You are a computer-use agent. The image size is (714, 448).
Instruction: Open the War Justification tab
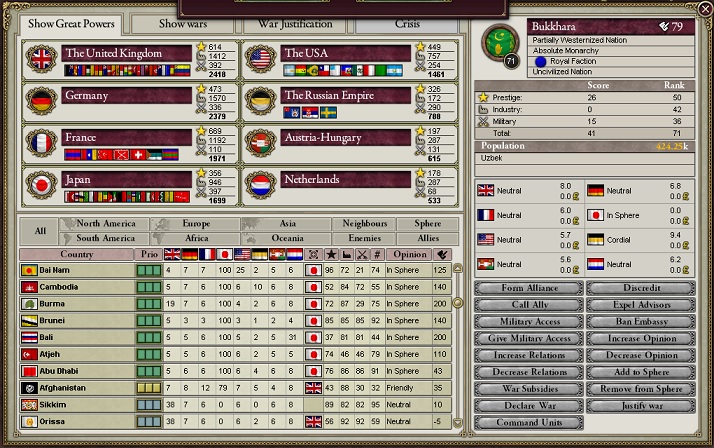296,23
